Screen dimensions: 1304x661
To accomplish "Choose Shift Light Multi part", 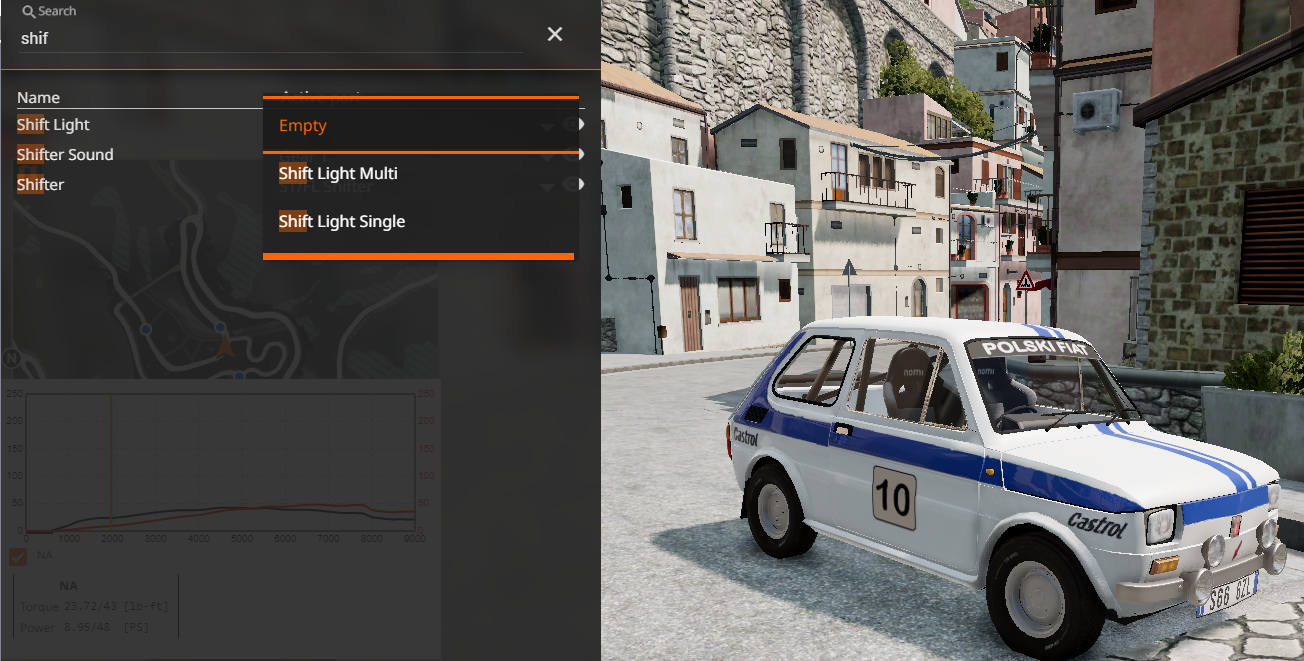I will 338,174.
